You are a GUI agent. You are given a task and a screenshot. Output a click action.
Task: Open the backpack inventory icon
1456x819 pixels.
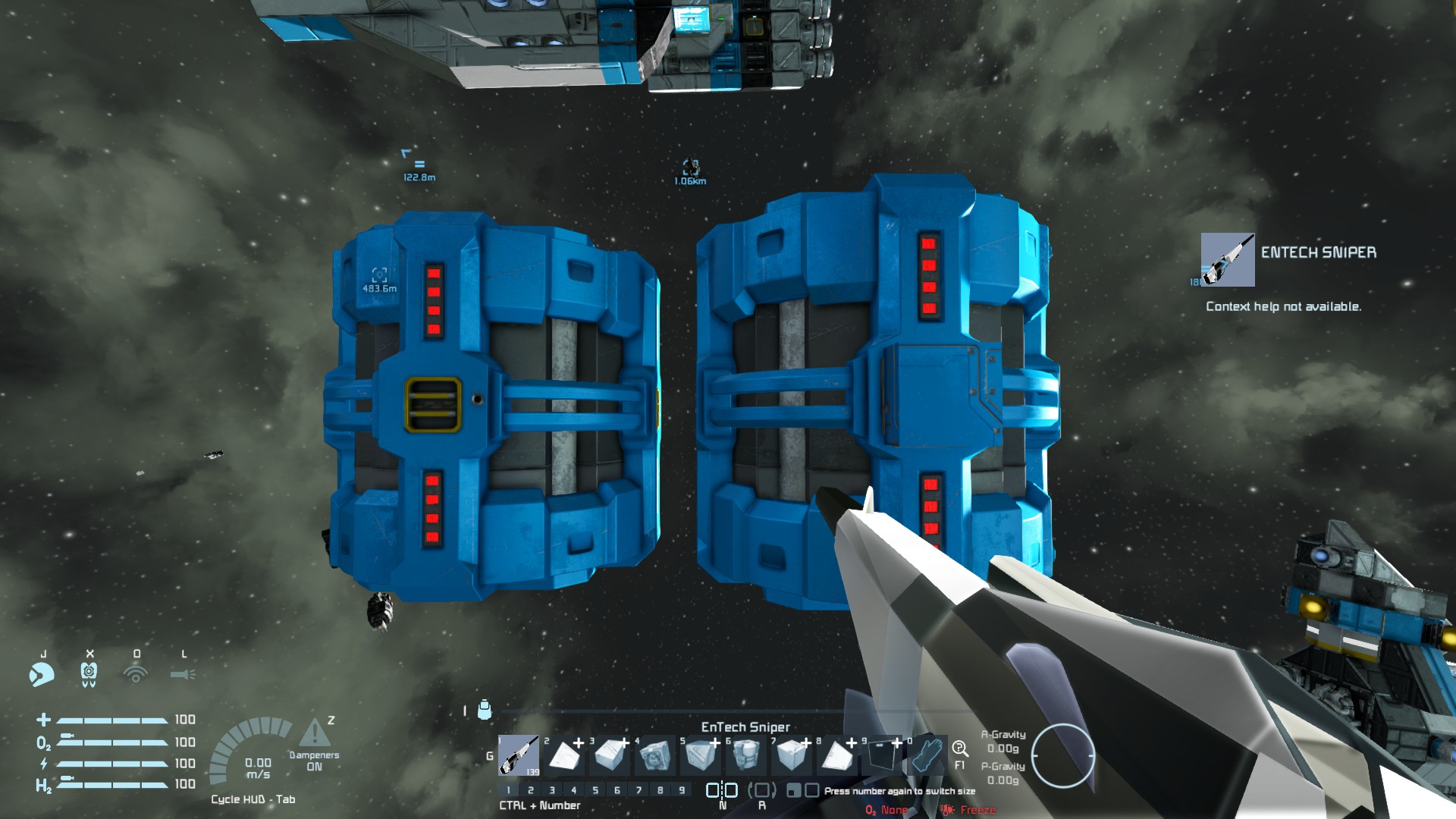coord(485,710)
